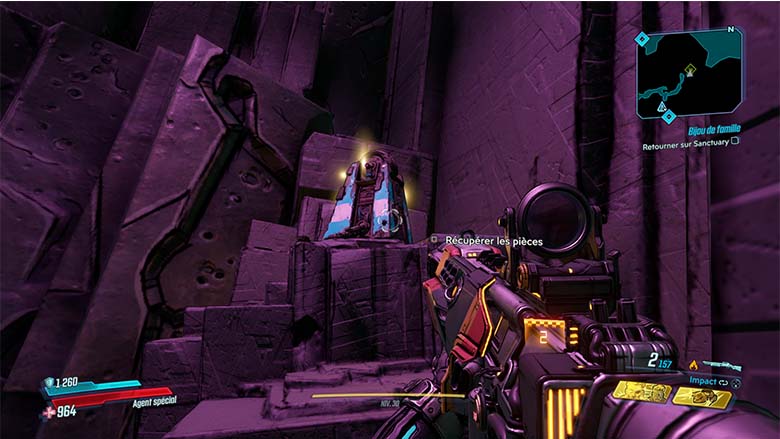
Task: Select the left gold action skill card
Action: [641, 391]
